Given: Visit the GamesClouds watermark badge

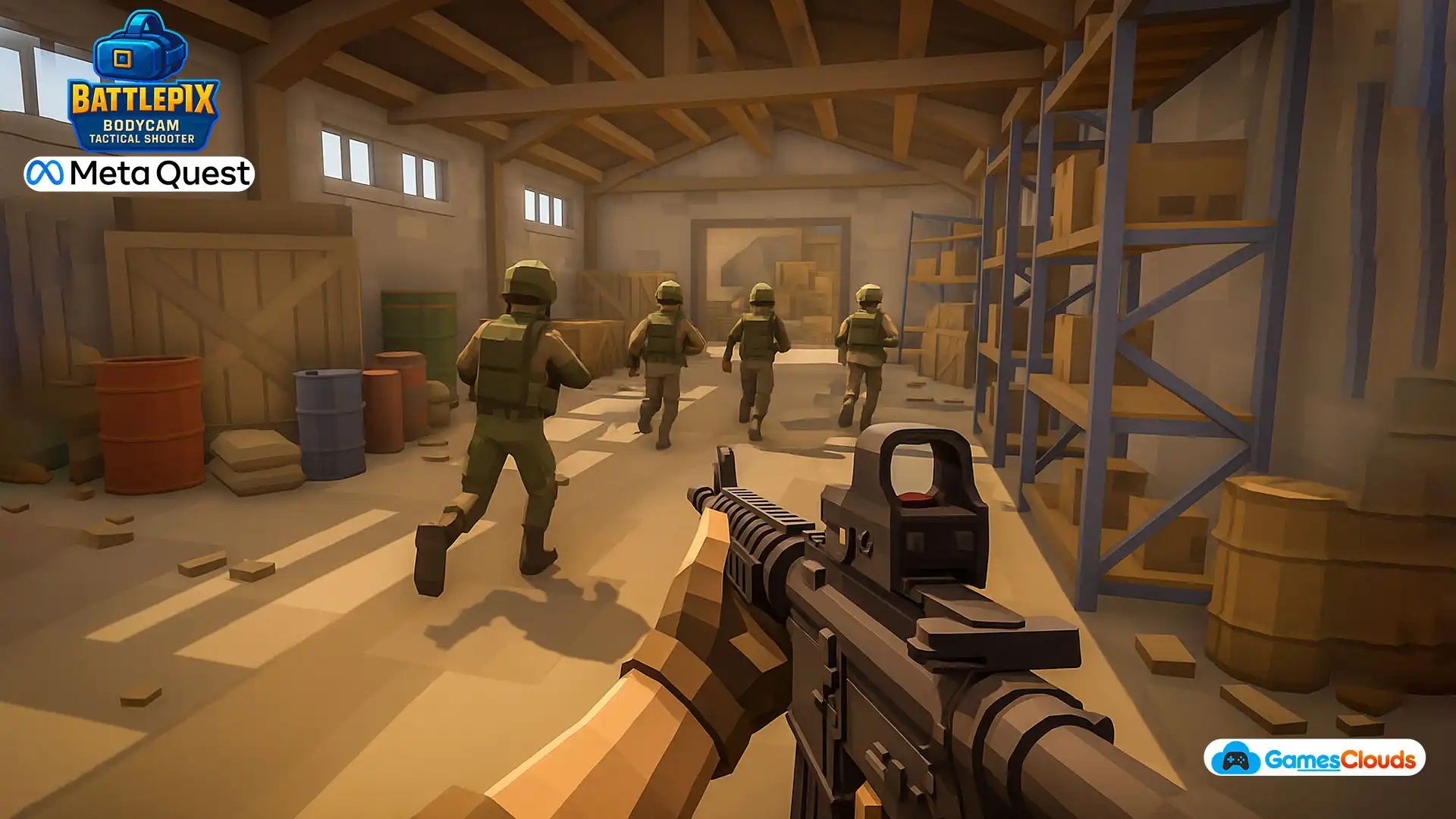Looking at the screenshot, I should 1314,758.
